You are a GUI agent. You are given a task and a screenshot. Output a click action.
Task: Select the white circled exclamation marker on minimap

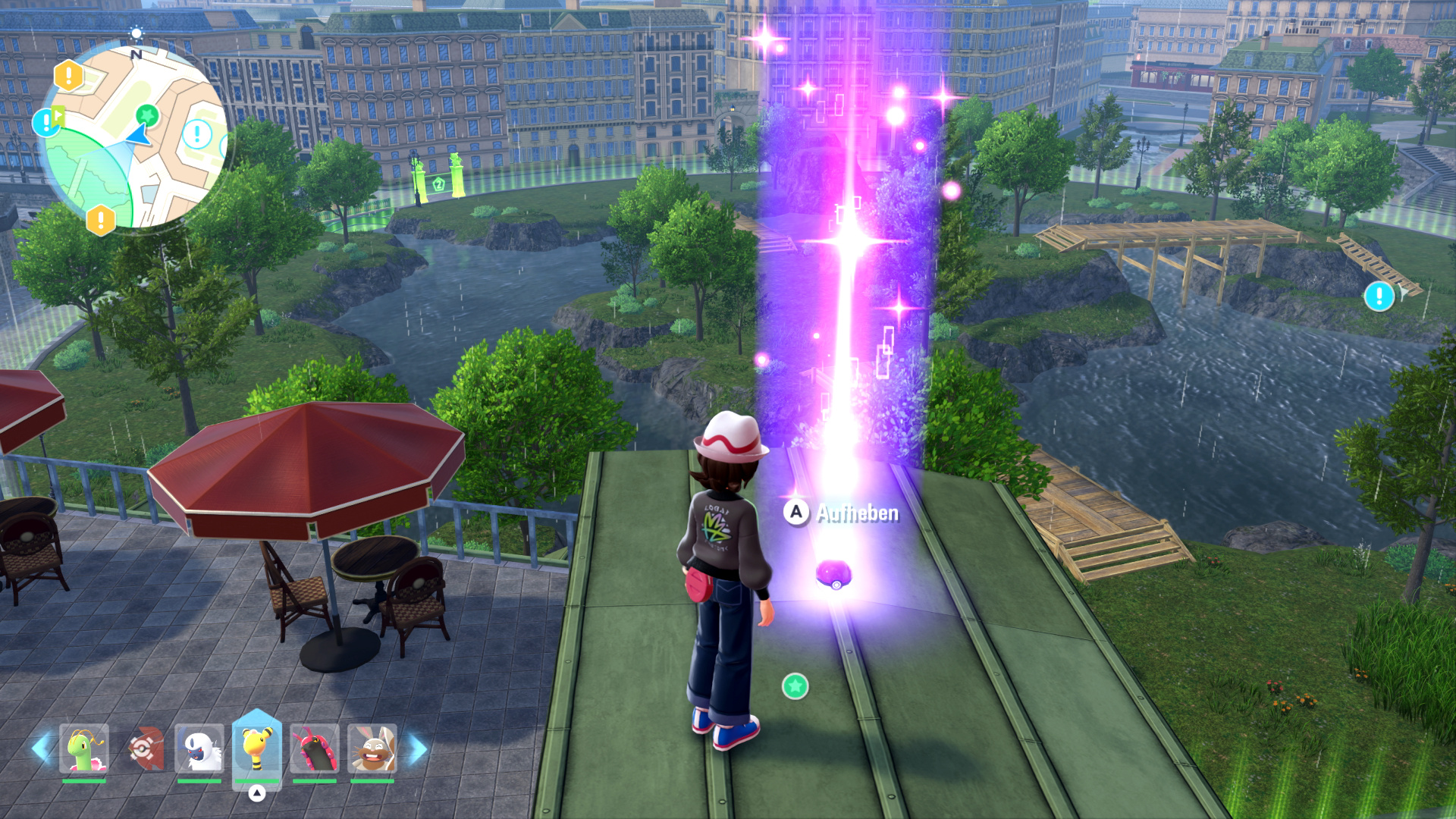197,135
